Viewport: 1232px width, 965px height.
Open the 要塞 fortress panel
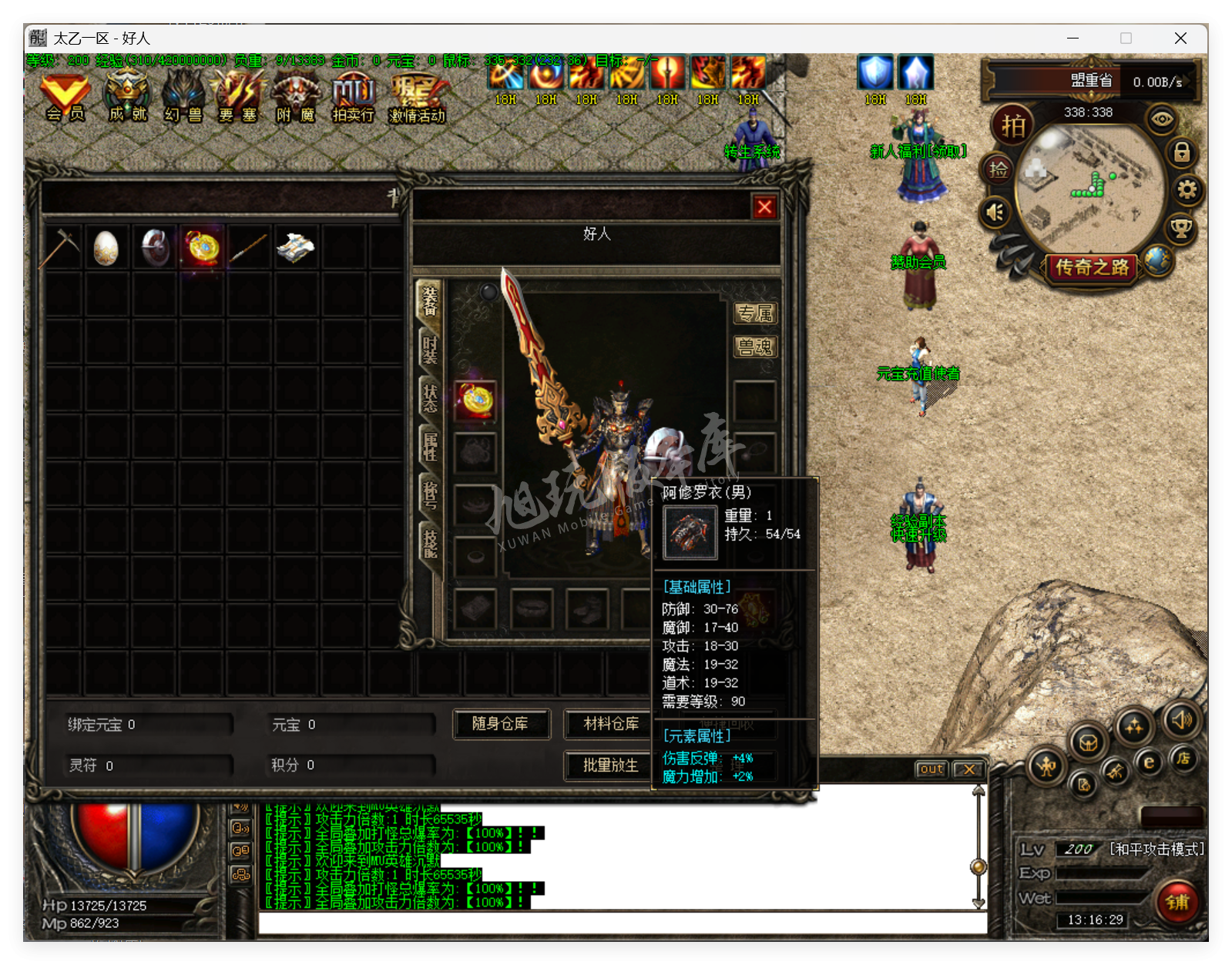click(x=237, y=96)
